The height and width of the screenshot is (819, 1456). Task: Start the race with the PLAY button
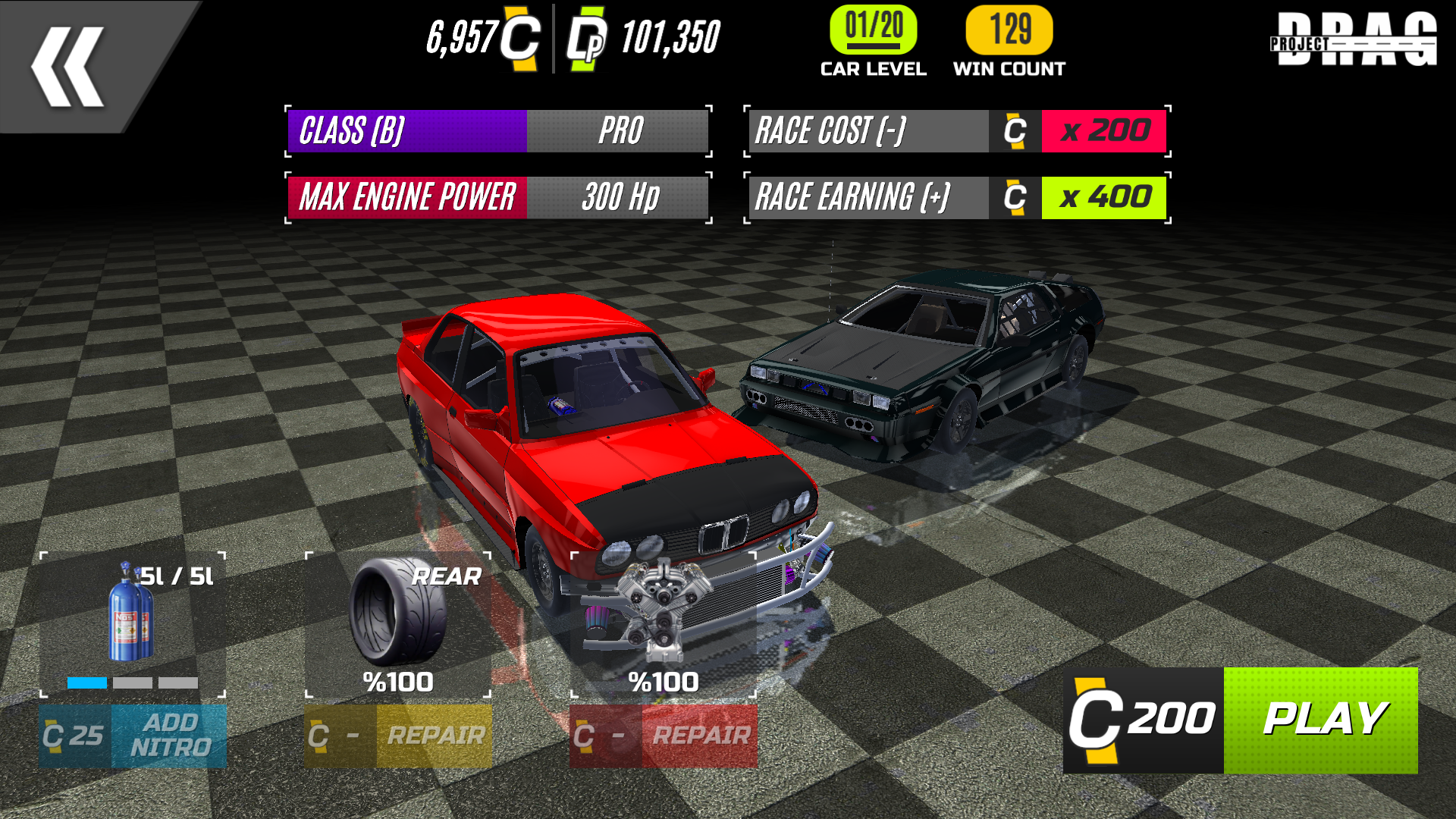(1320, 720)
